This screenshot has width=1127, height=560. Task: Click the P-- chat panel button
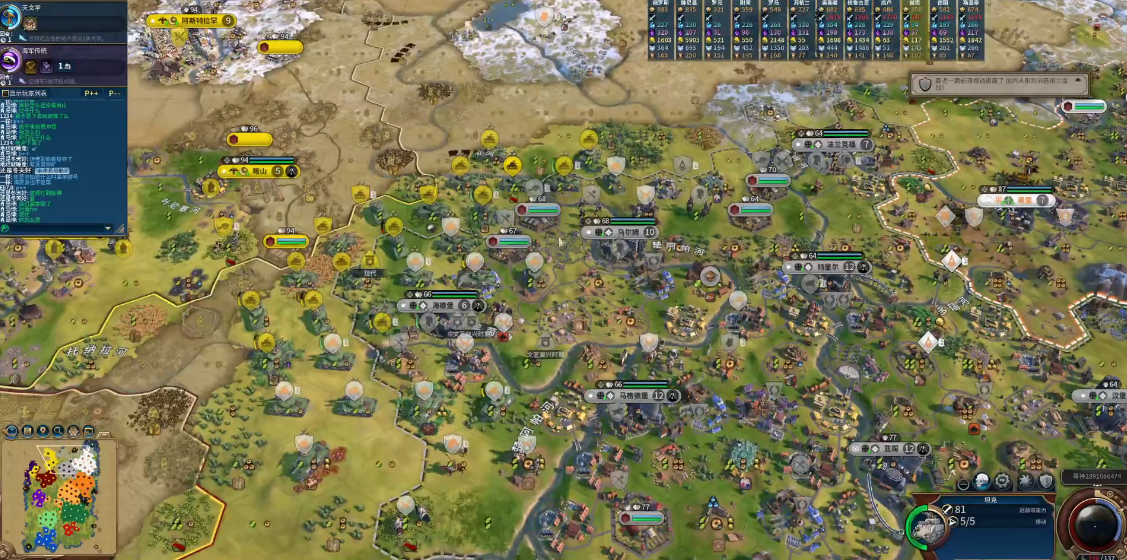pyautogui.click(x=114, y=93)
